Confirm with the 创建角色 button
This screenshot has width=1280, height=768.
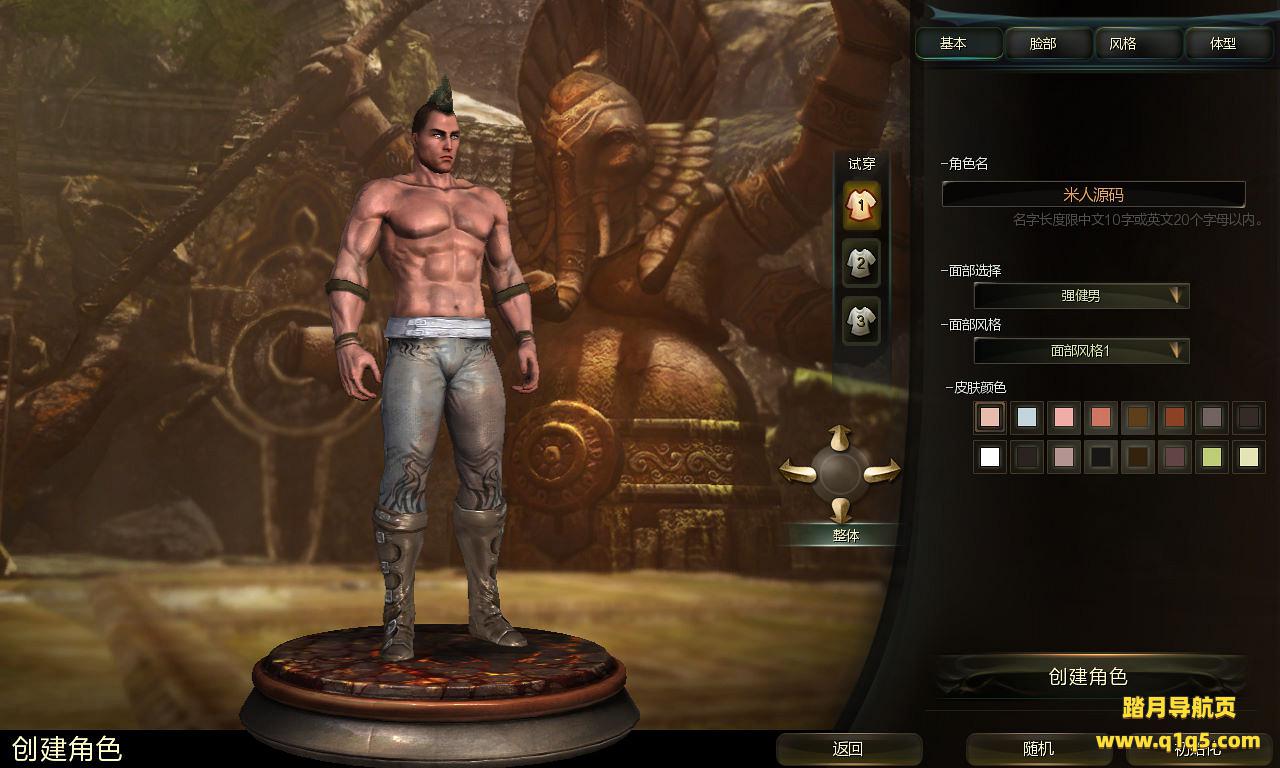click(x=1088, y=677)
